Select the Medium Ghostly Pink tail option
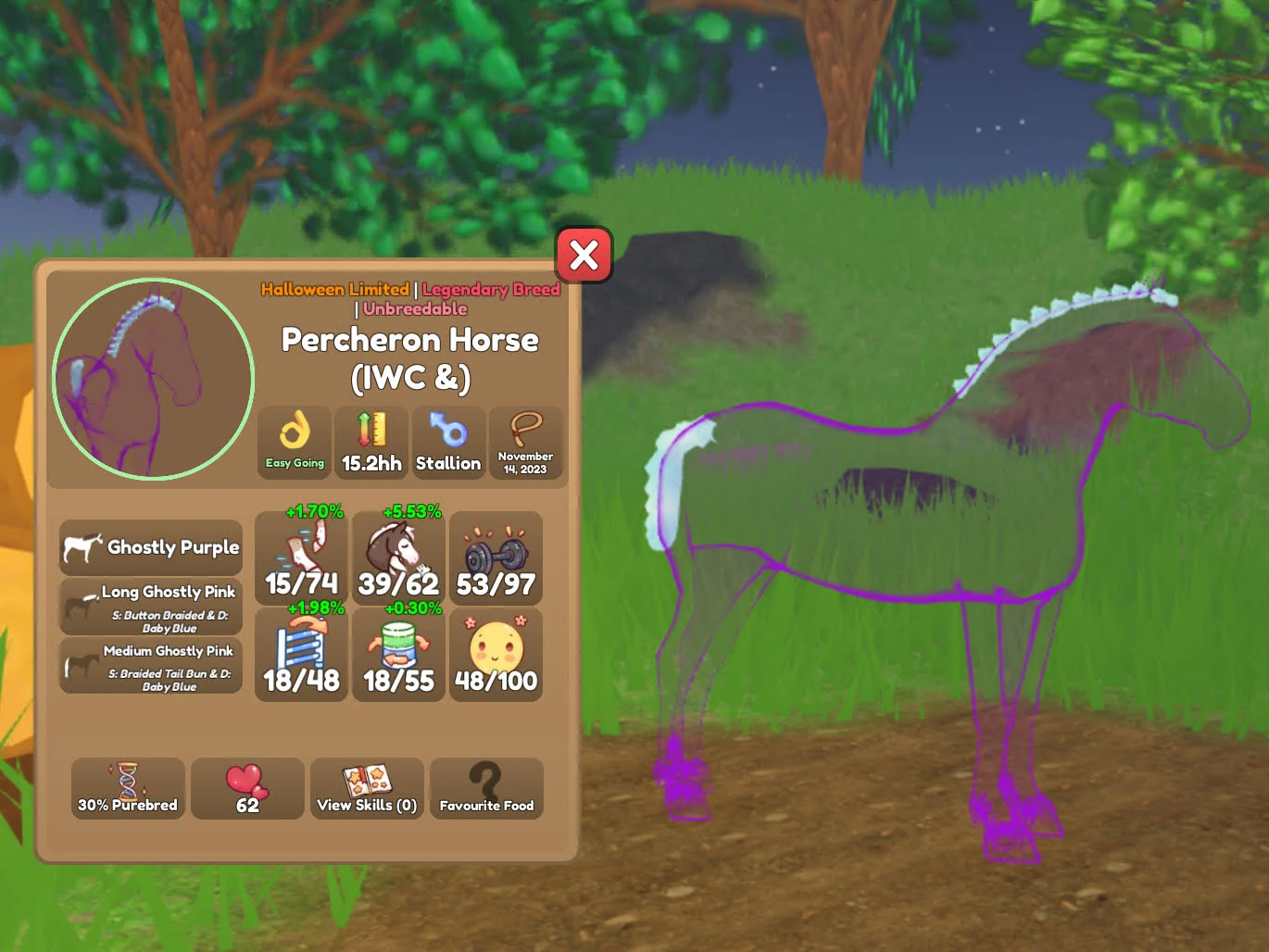This screenshot has height=952, width=1269. [x=150, y=665]
